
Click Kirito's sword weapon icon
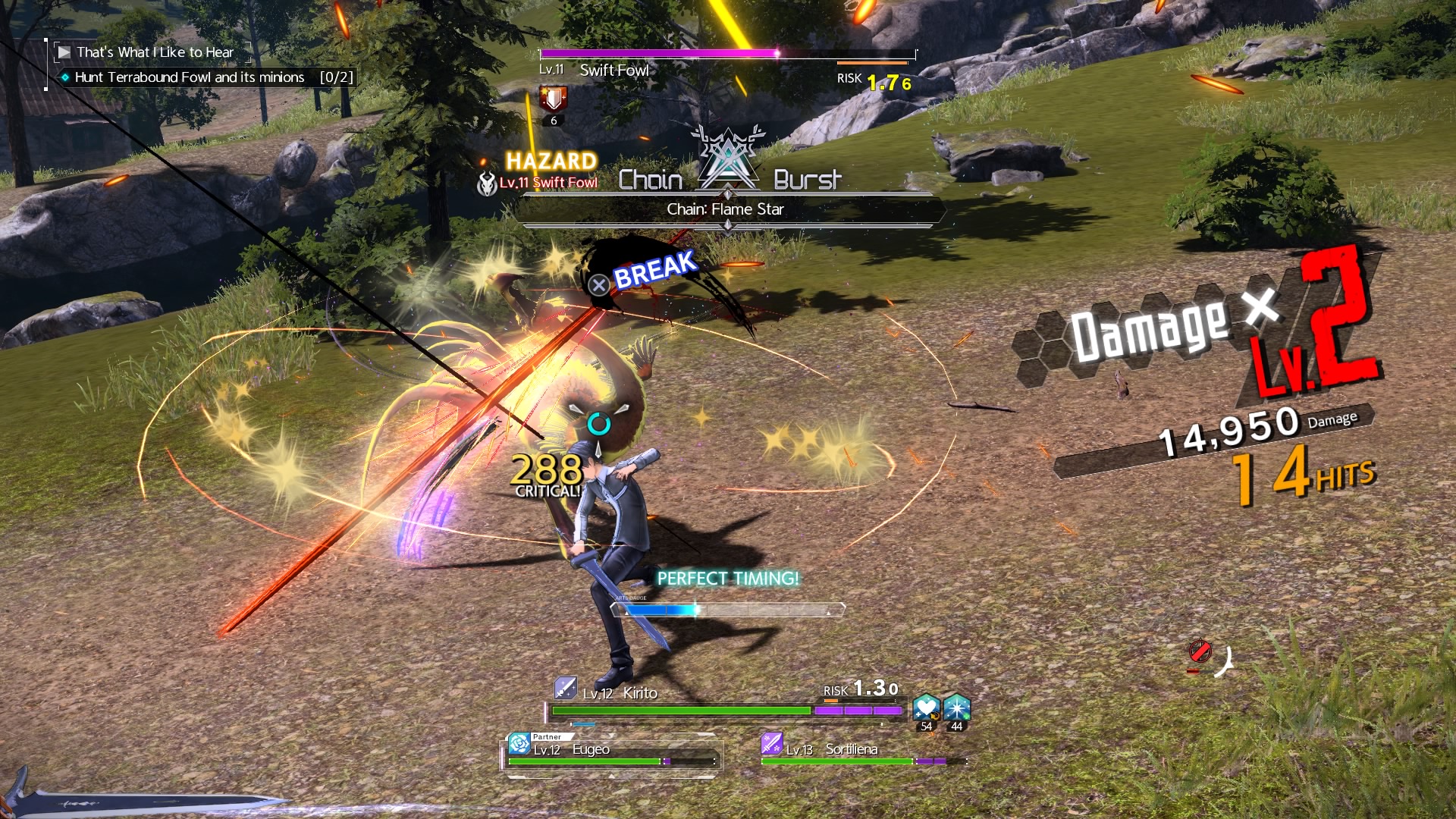(x=565, y=688)
